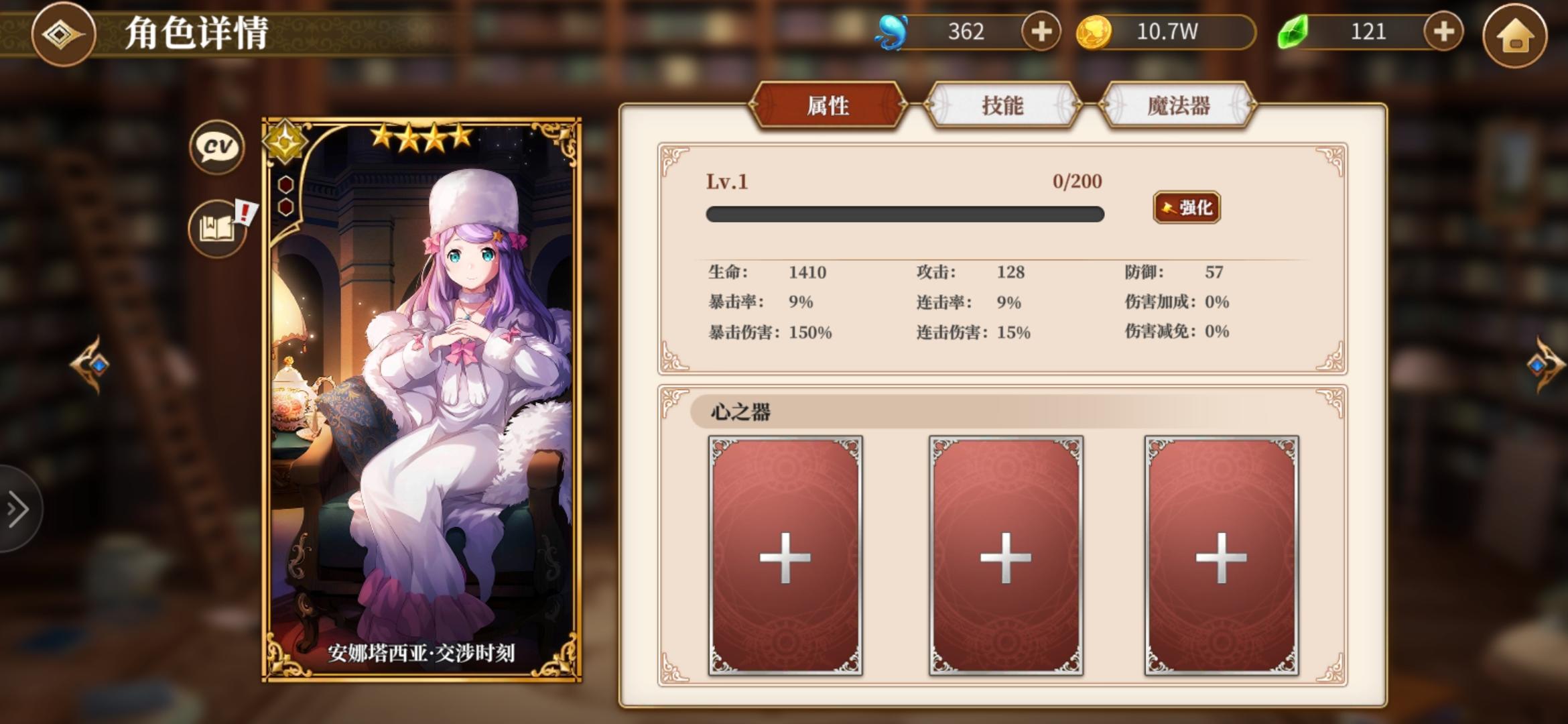The height and width of the screenshot is (724, 1568).
Task: Tap the back arrow beside 角色详情
Action: pos(64,34)
